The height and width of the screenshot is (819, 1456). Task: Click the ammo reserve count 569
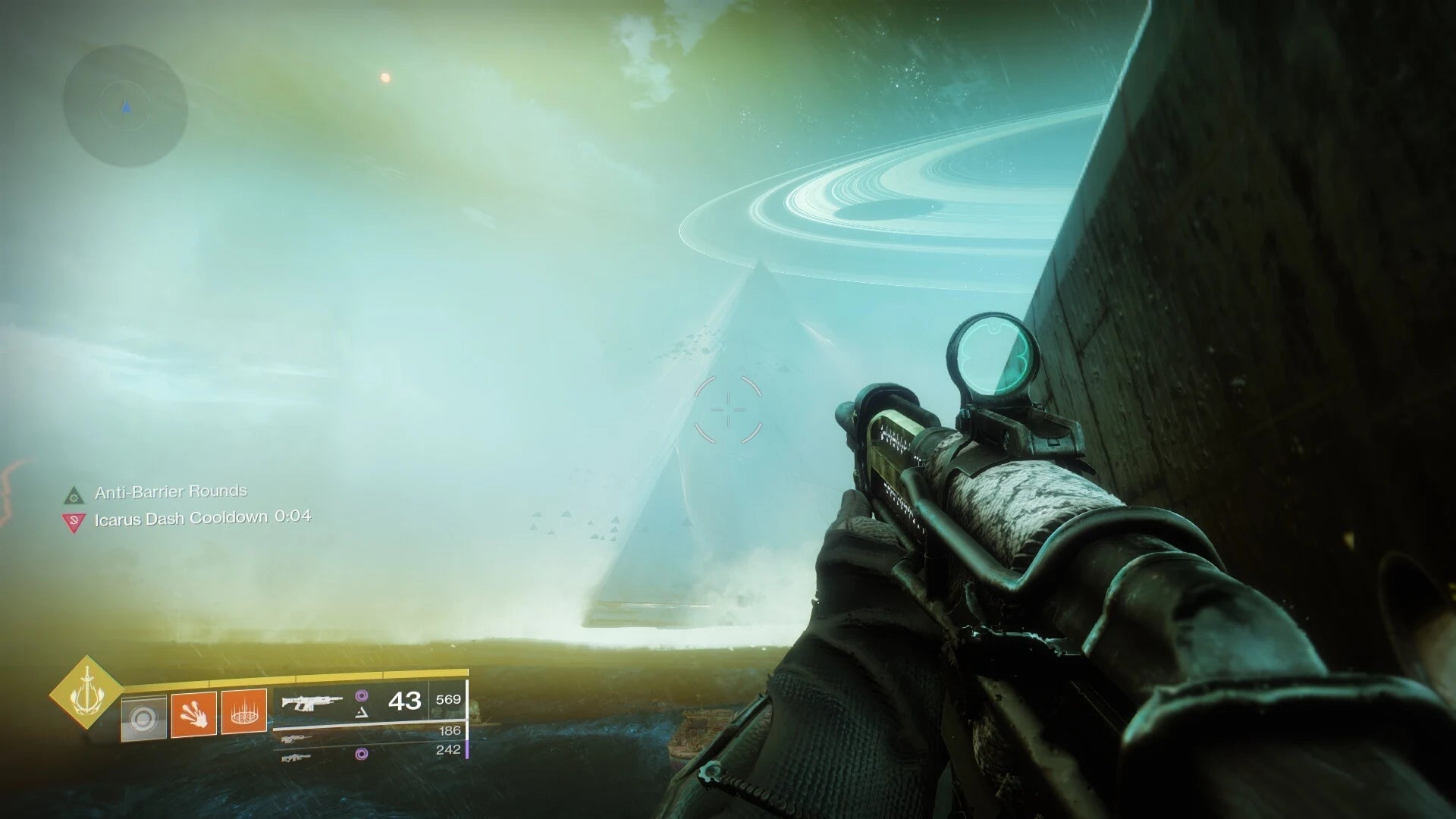click(448, 699)
